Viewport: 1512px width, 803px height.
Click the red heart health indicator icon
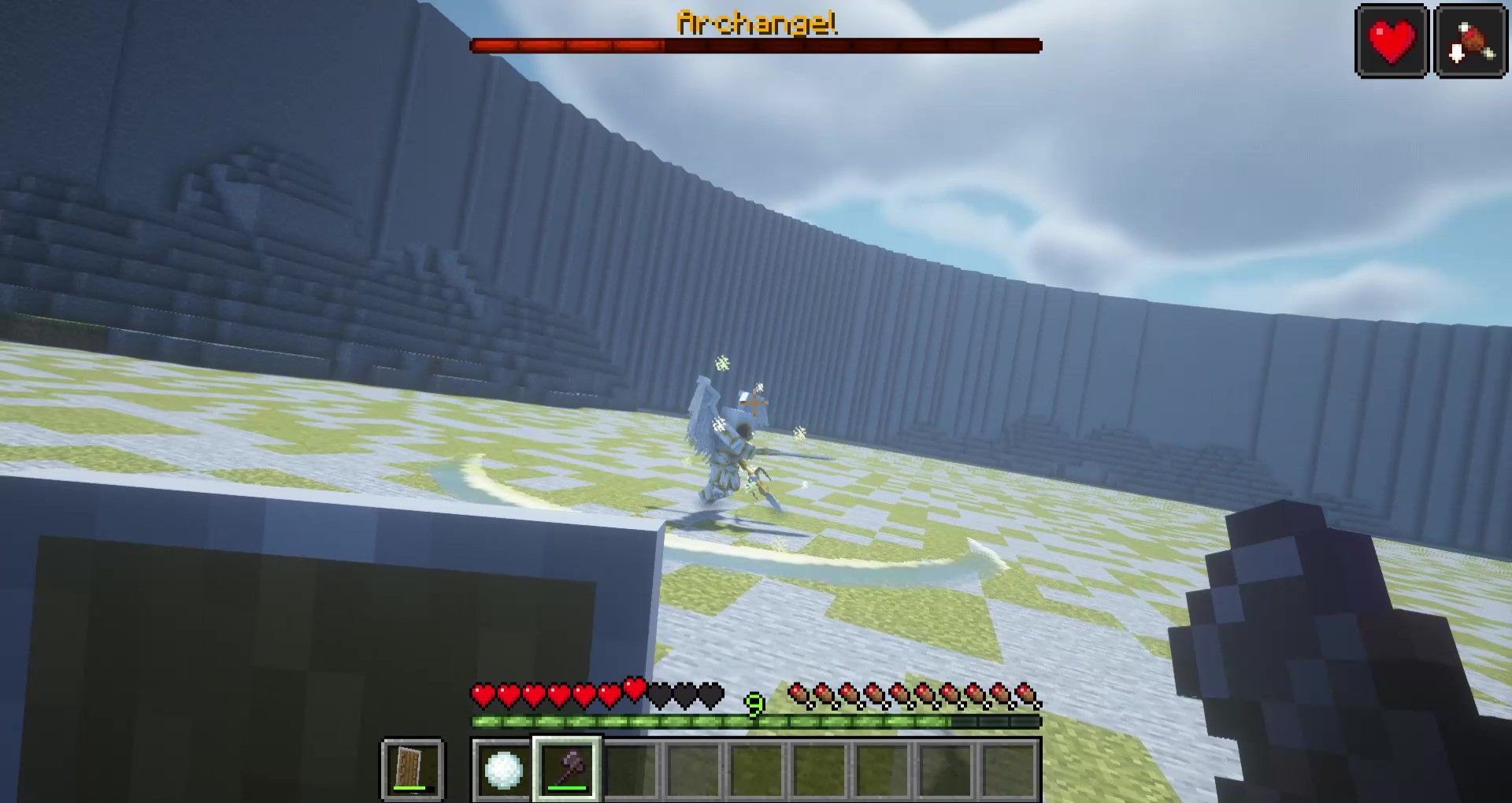[x=1392, y=39]
